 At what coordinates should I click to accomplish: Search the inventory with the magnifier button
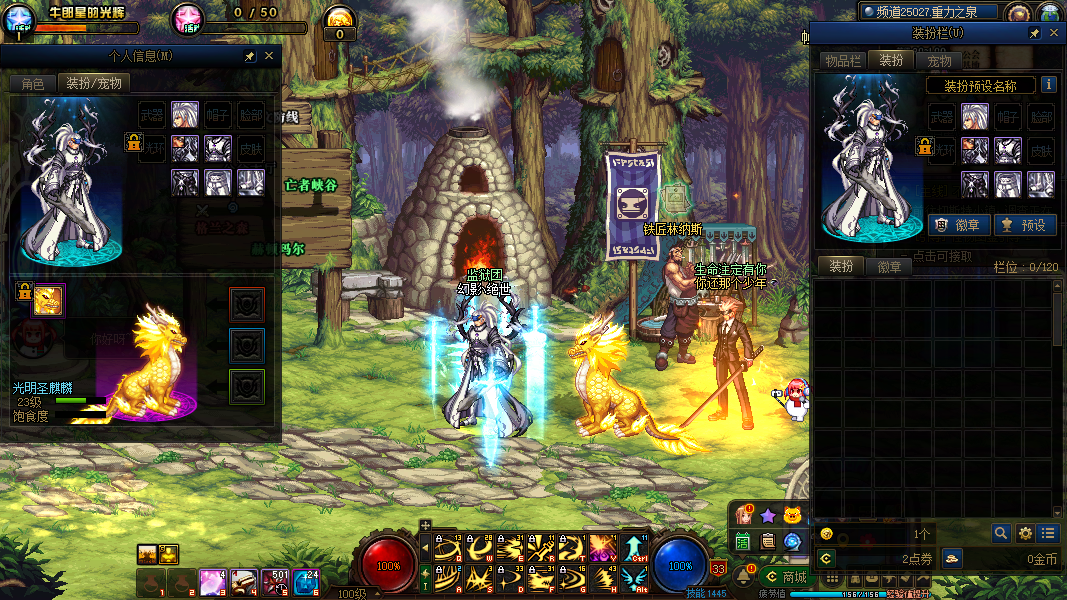tap(1000, 533)
